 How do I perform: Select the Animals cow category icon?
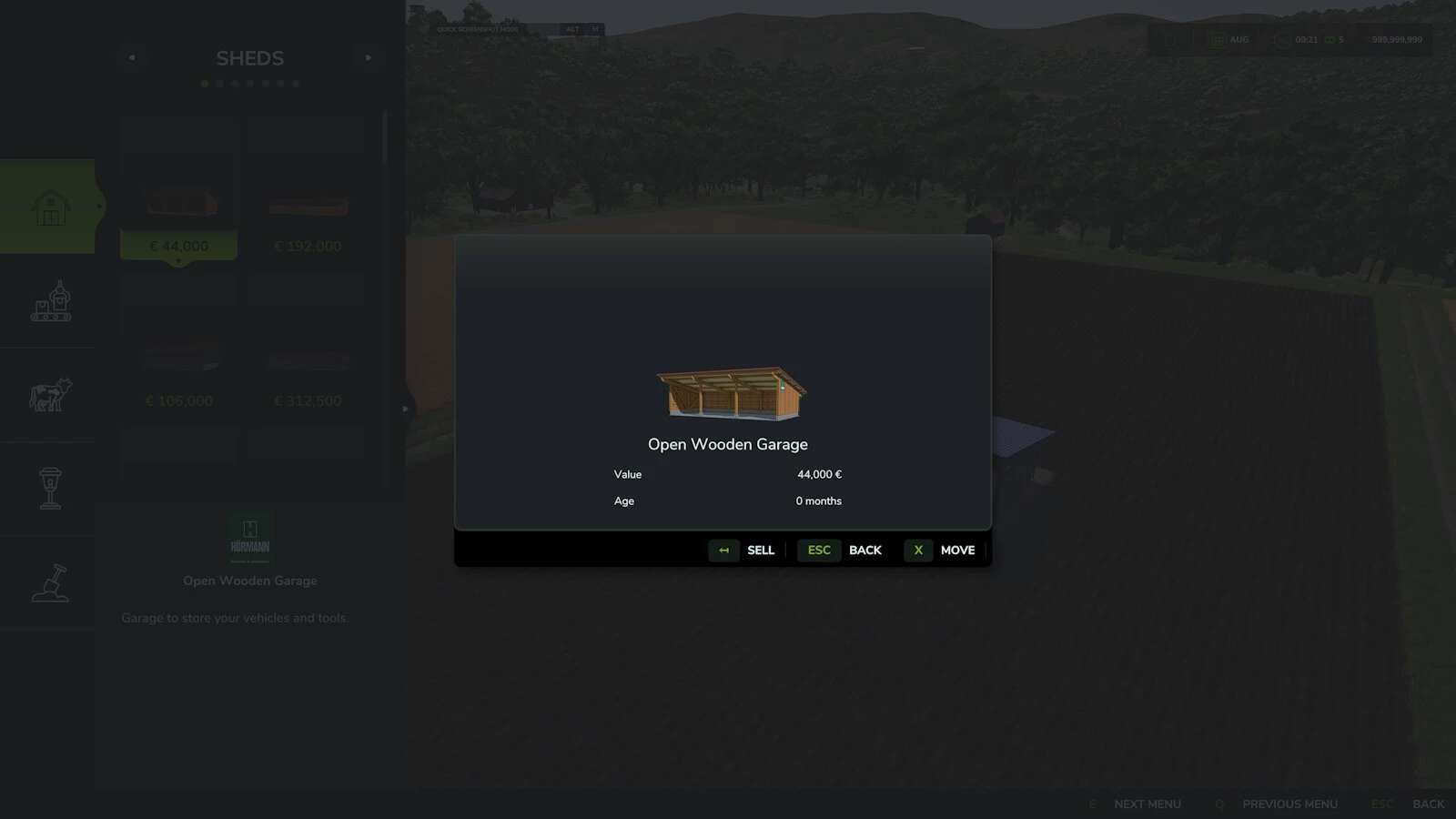point(50,393)
